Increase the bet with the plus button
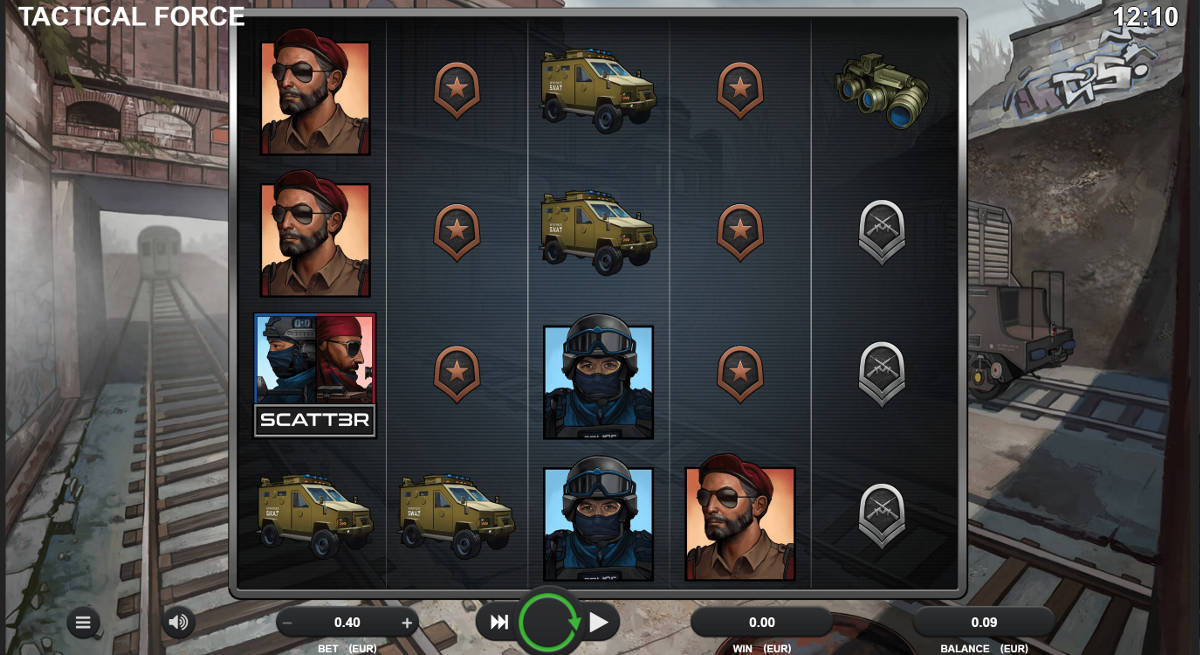This screenshot has height=655, width=1200. point(407,623)
